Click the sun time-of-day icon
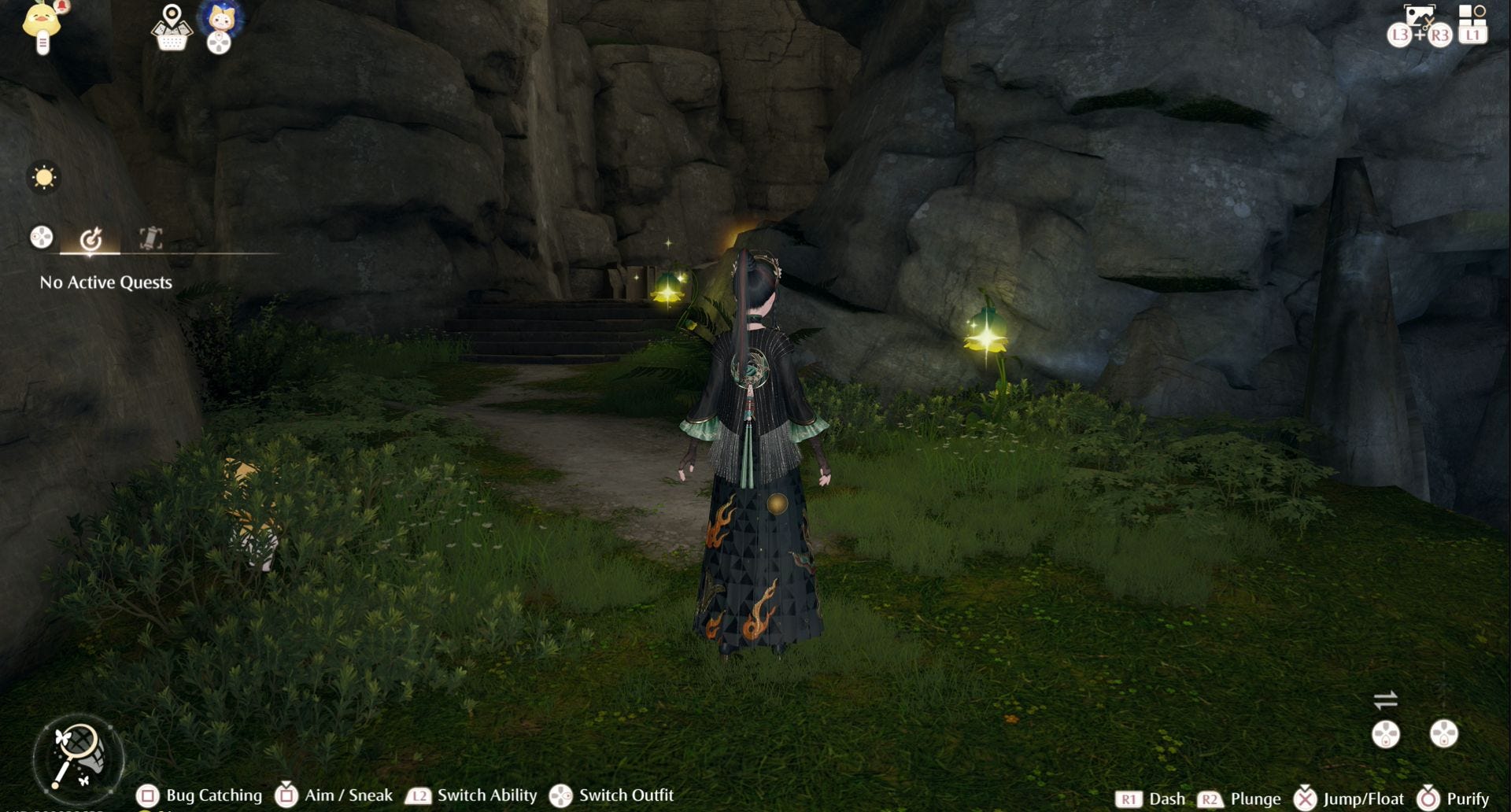 pyautogui.click(x=44, y=177)
